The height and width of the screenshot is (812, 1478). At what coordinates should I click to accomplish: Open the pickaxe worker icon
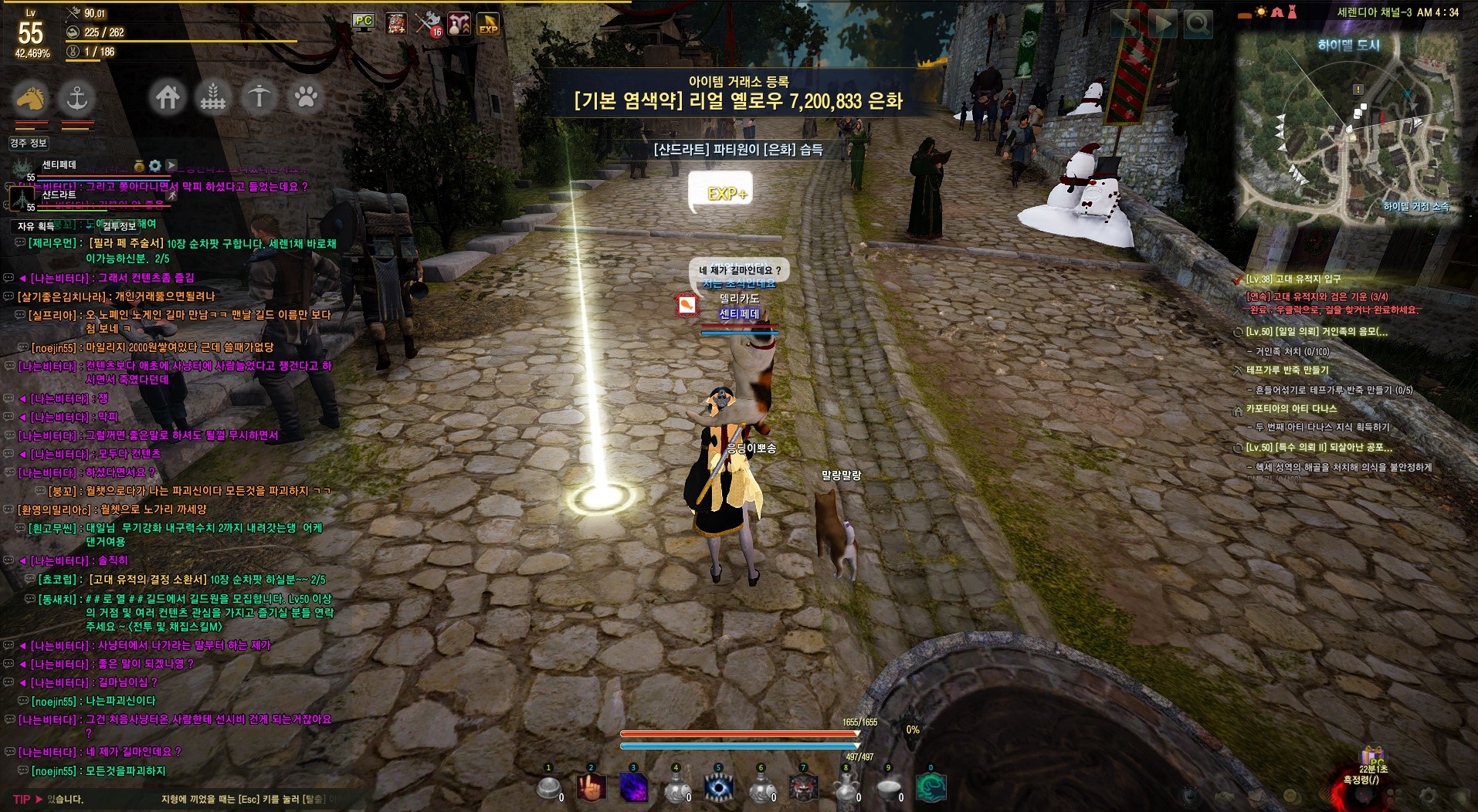[x=259, y=97]
